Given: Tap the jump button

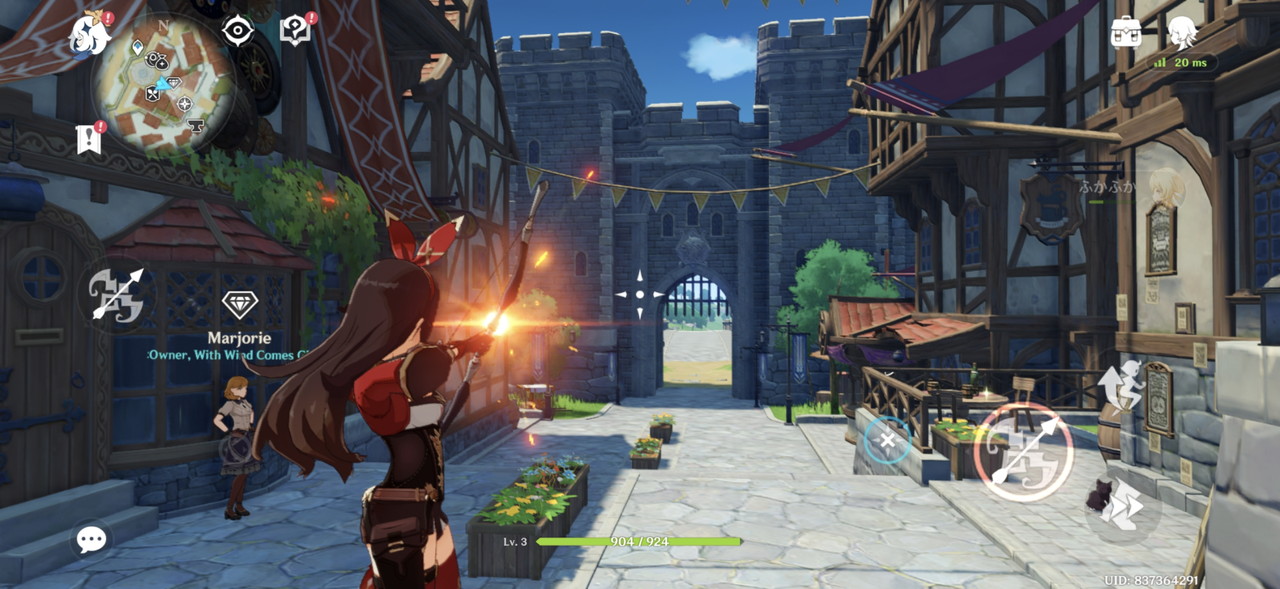Looking at the screenshot, I should click(1121, 385).
